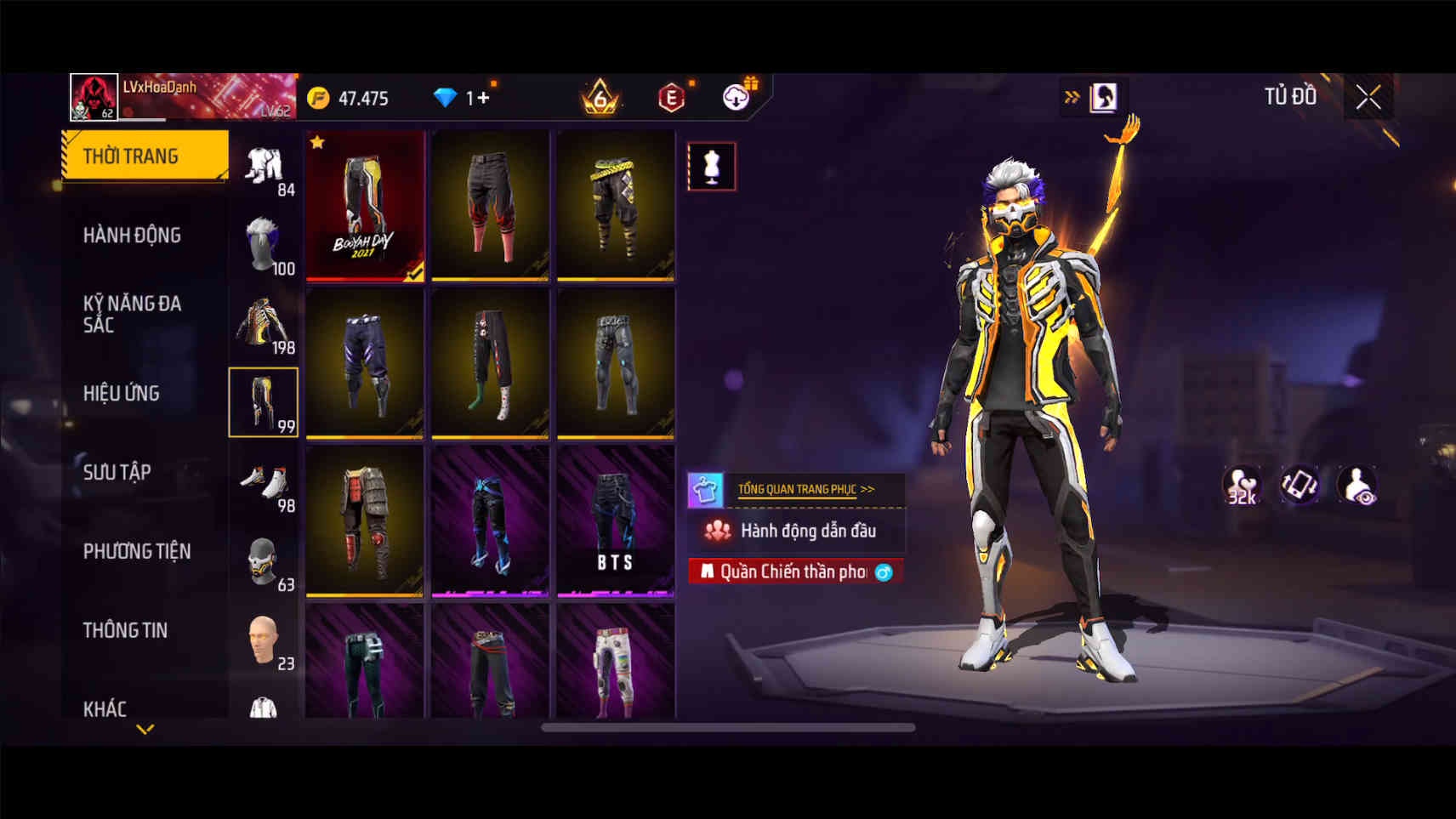Open the HÀNH ĐỘNG section
Viewport: 1456px width, 819px height.
point(132,235)
